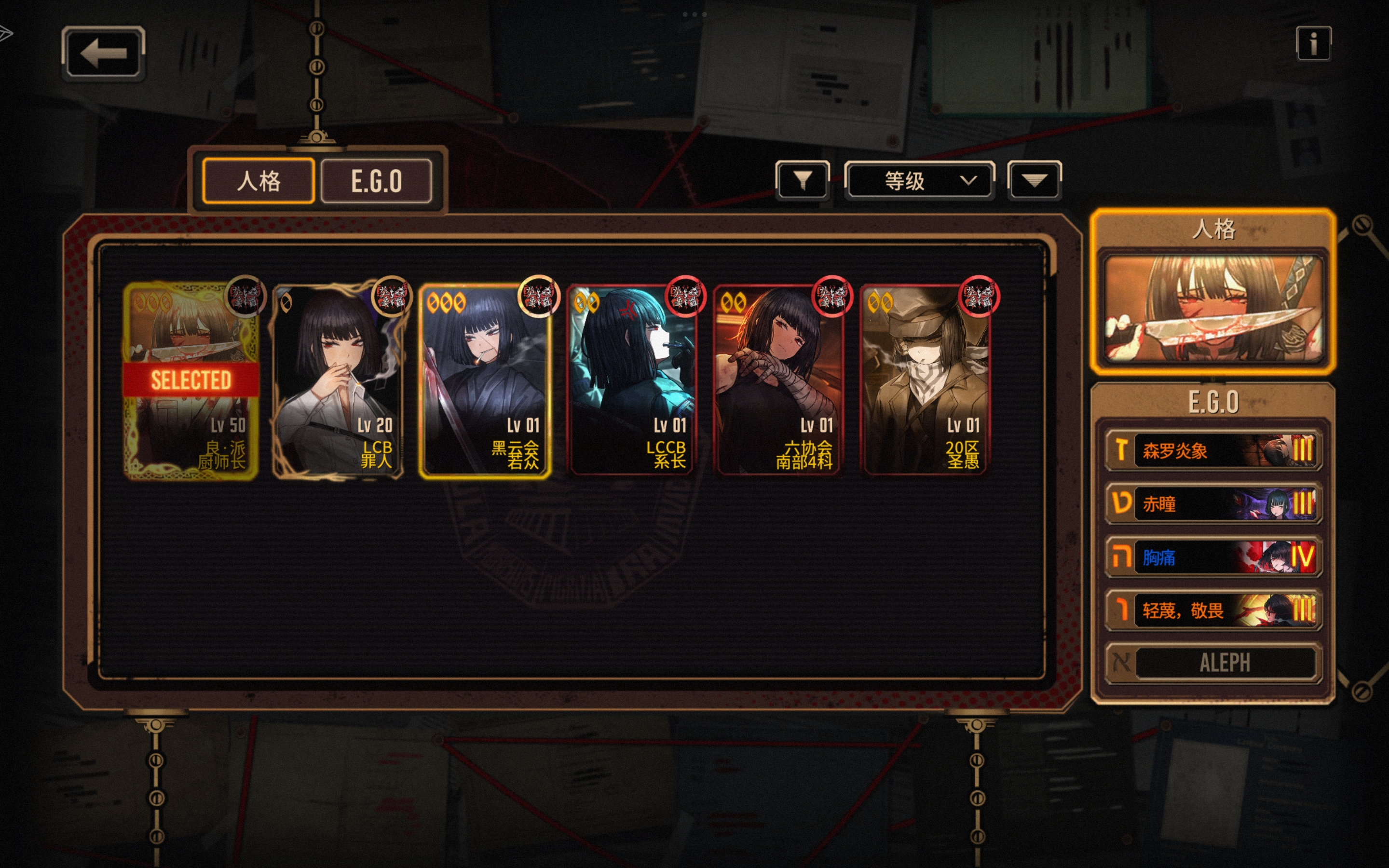The image size is (1389, 868).
Task: Select the empty ALEPH E.G.O slot
Action: [x=1213, y=663]
